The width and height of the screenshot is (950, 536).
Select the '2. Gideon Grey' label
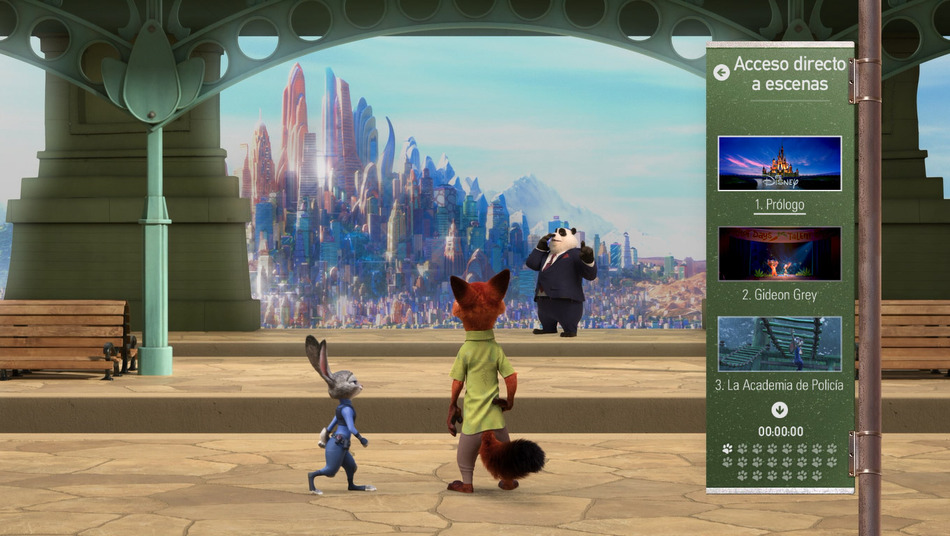point(779,295)
